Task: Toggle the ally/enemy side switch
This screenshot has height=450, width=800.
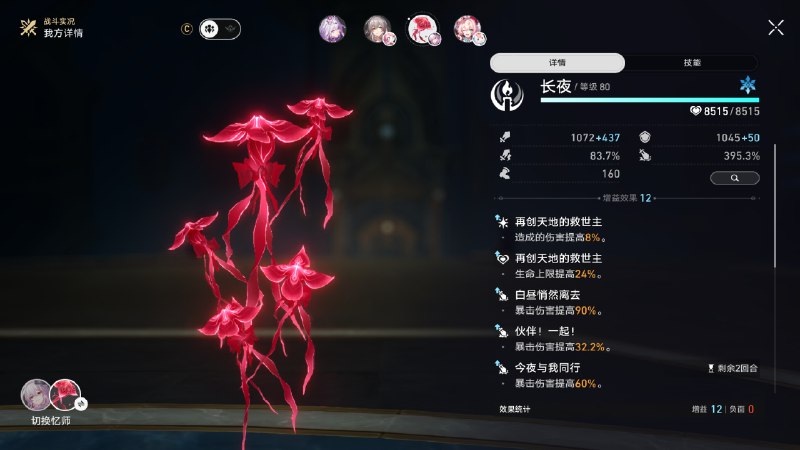Action: (x=219, y=29)
